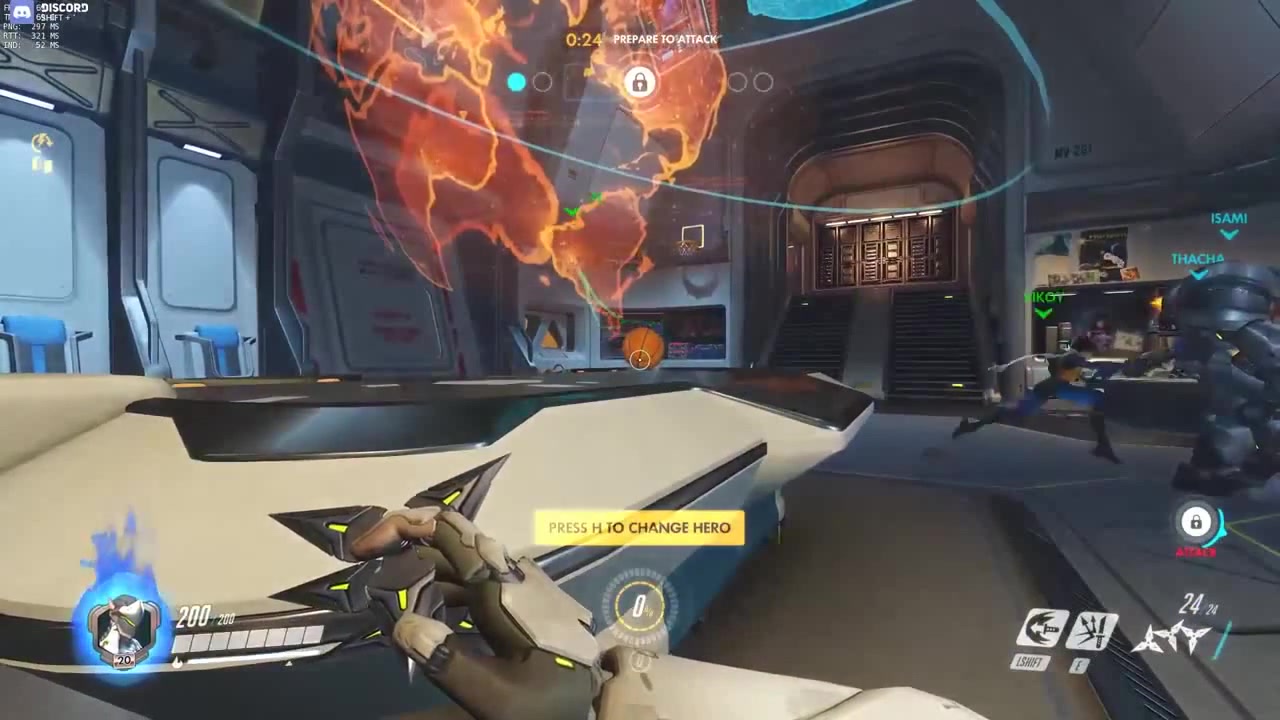Click the PRESS H TO CHANGE HERO prompt

639,527
